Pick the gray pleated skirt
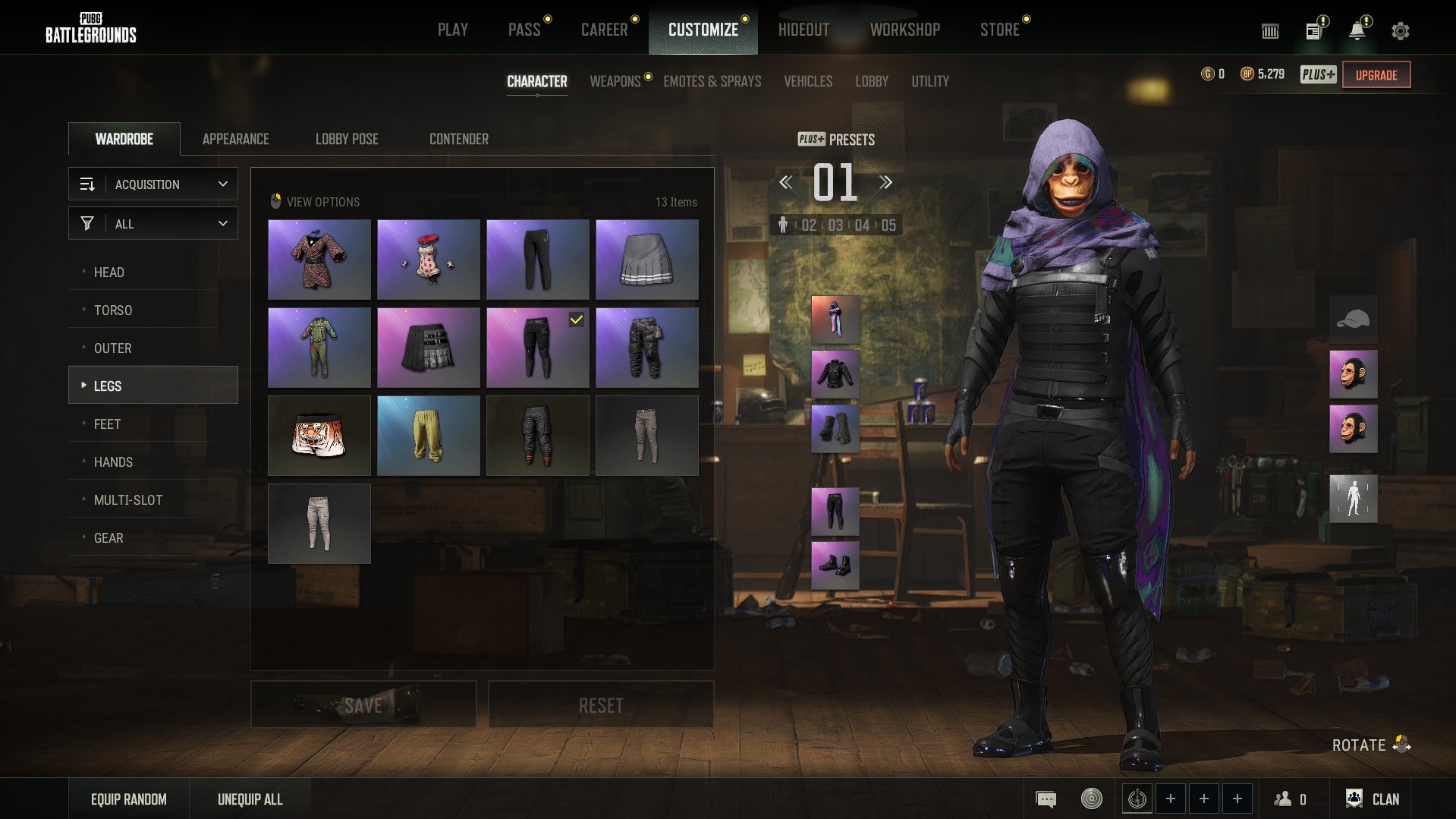Image resolution: width=1456 pixels, height=819 pixels. point(647,260)
